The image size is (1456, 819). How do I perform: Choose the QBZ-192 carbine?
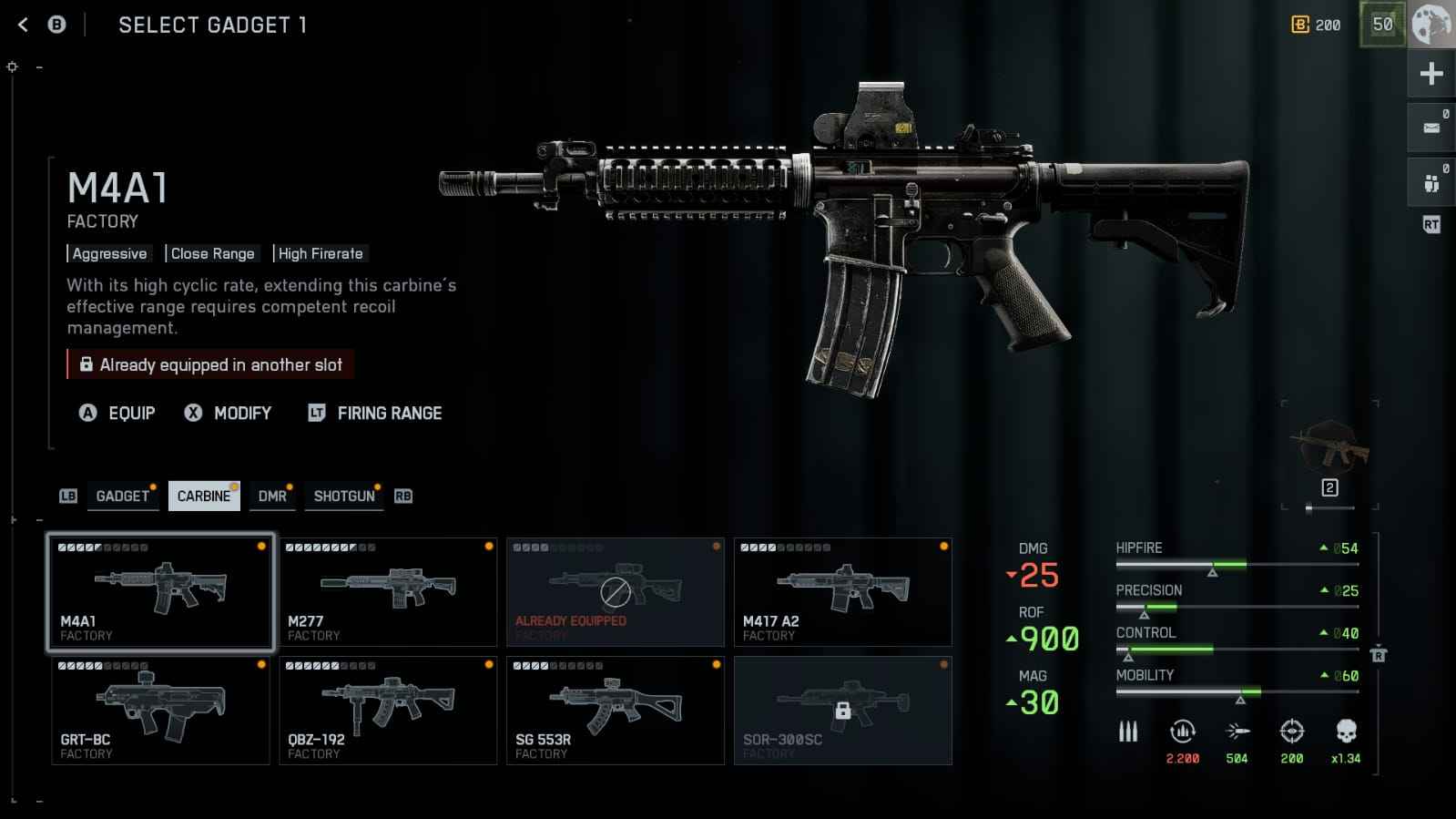point(388,711)
